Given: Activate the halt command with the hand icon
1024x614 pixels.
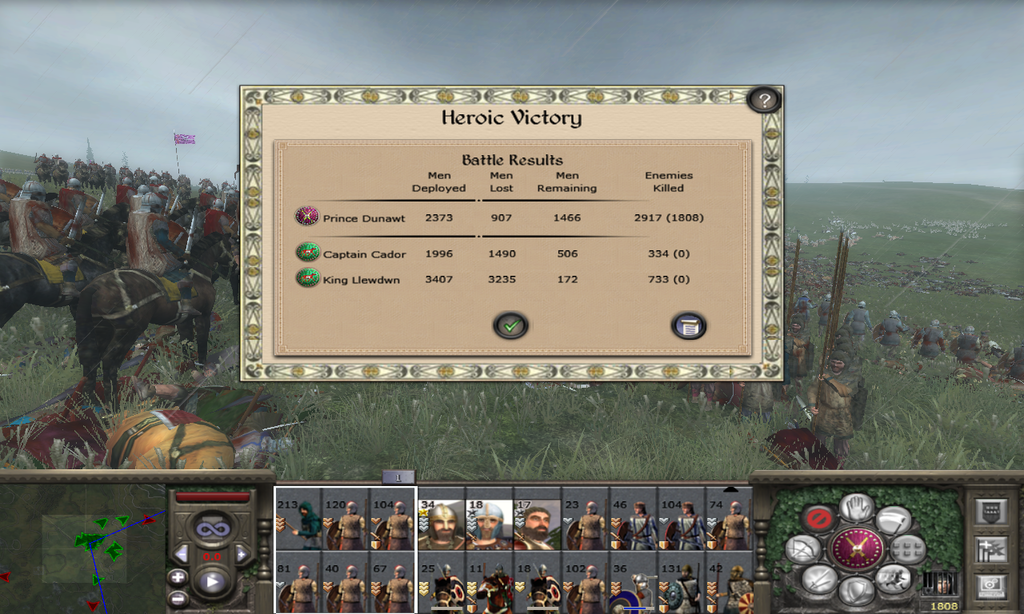Looking at the screenshot, I should point(857,507).
